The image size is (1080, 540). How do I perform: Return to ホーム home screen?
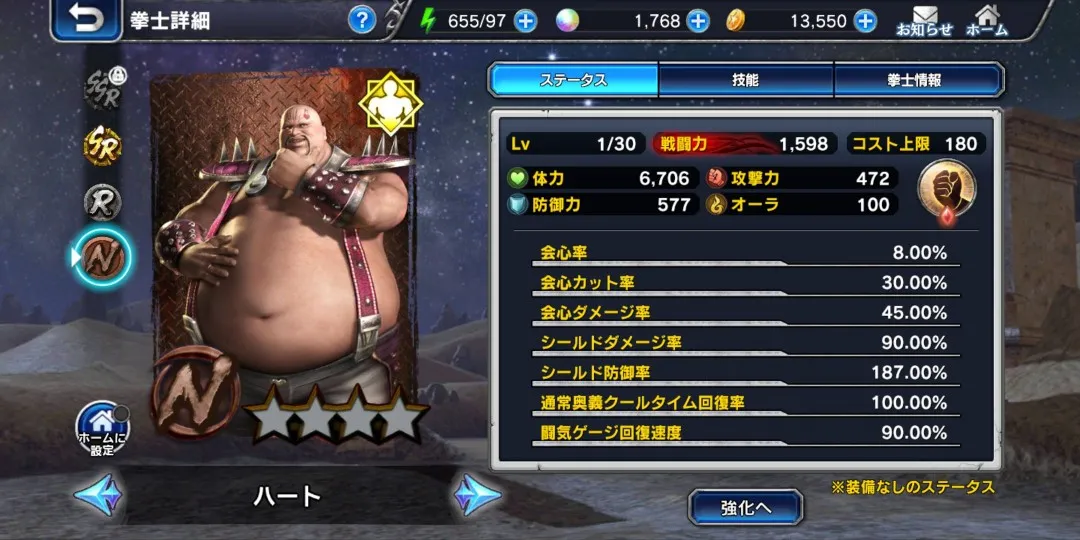[987, 20]
